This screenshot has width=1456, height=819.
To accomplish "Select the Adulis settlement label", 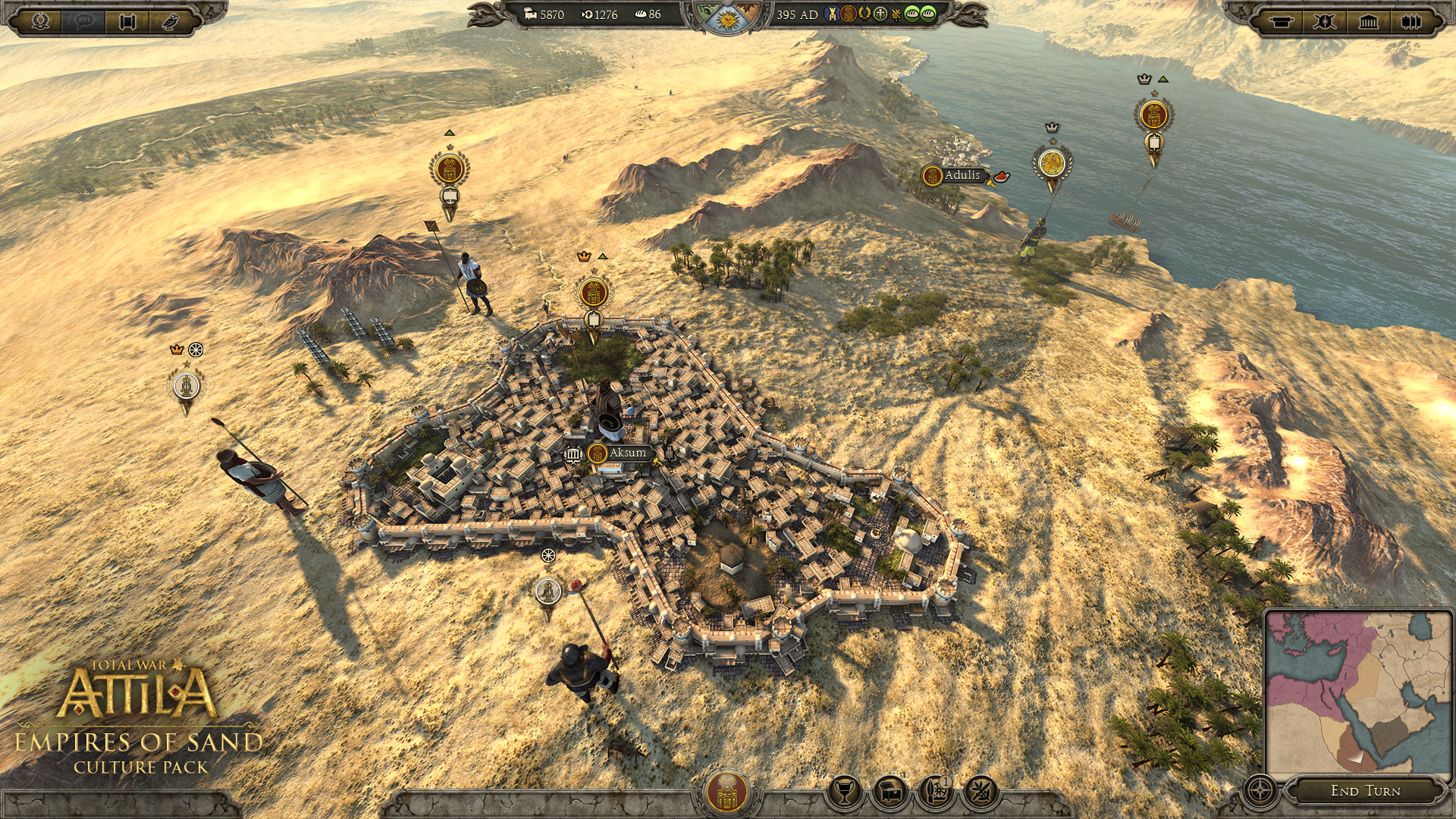I will 958,175.
